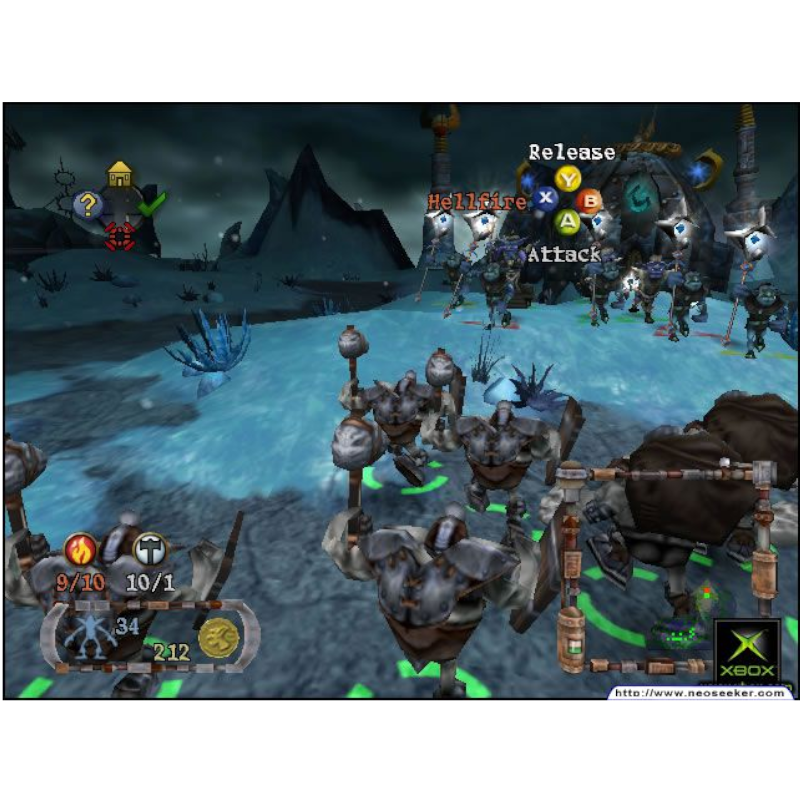The image size is (800, 800).
Task: Select the Hellfire flame icon
Action: pos(81,549)
